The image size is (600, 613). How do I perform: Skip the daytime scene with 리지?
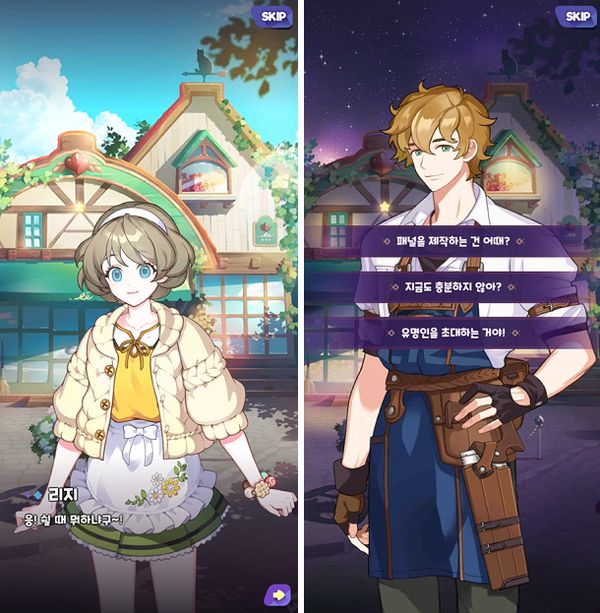(273, 16)
